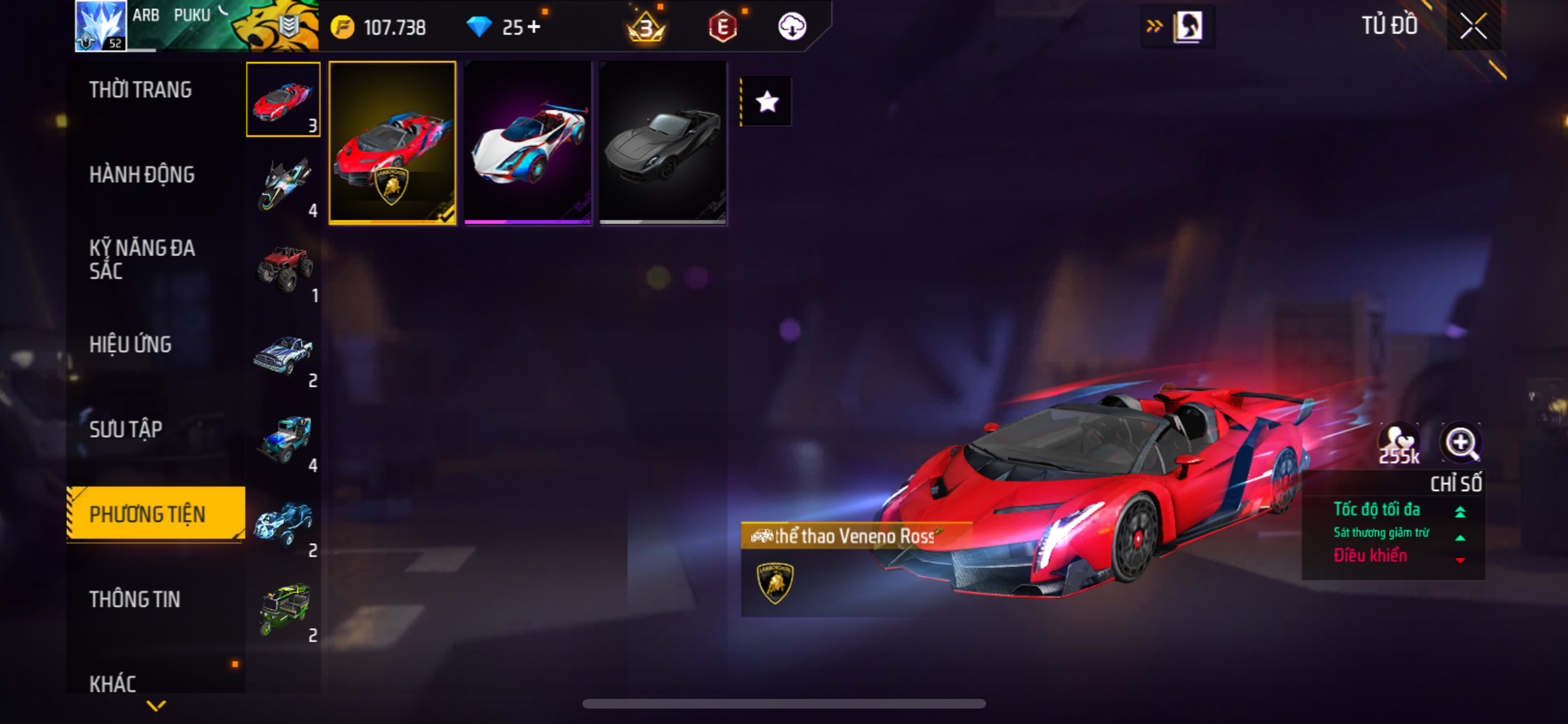This screenshot has height=724, width=1568.
Task: Open the star favorites filter
Action: [767, 102]
